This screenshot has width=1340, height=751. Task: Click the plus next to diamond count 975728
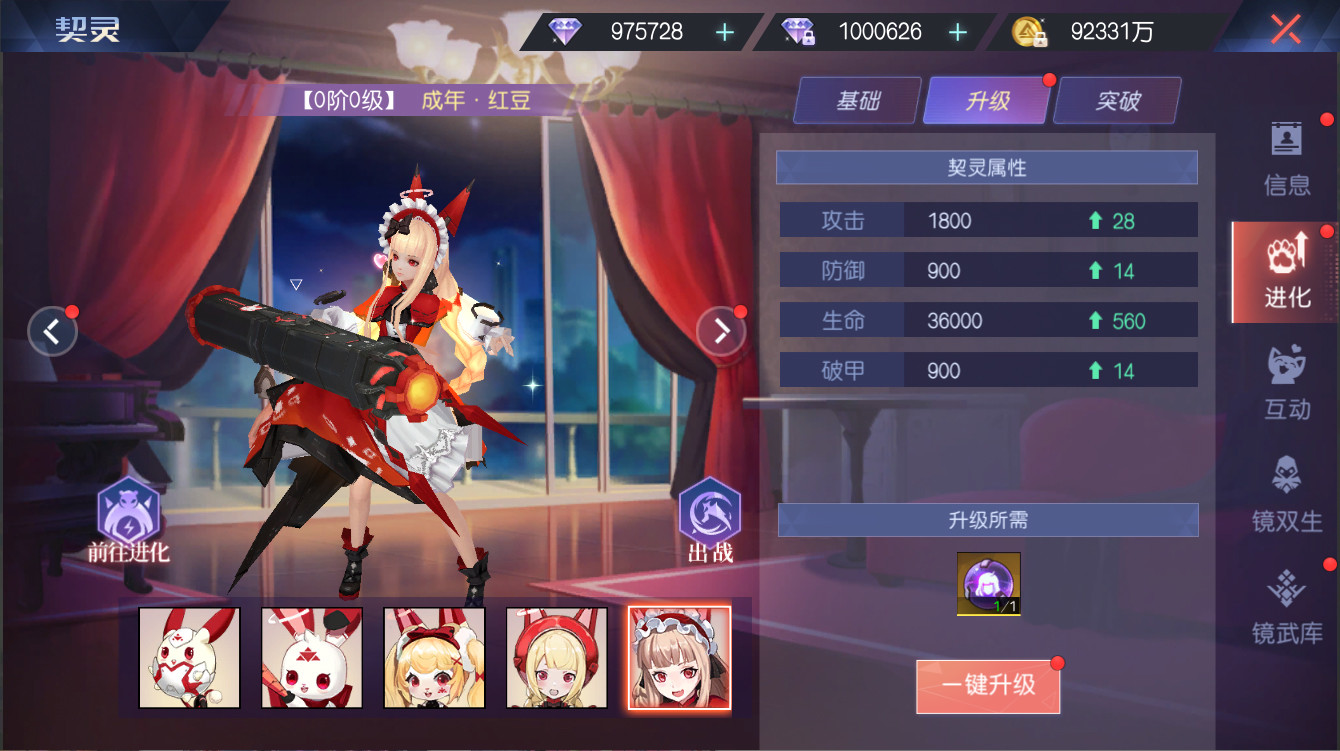coord(723,31)
